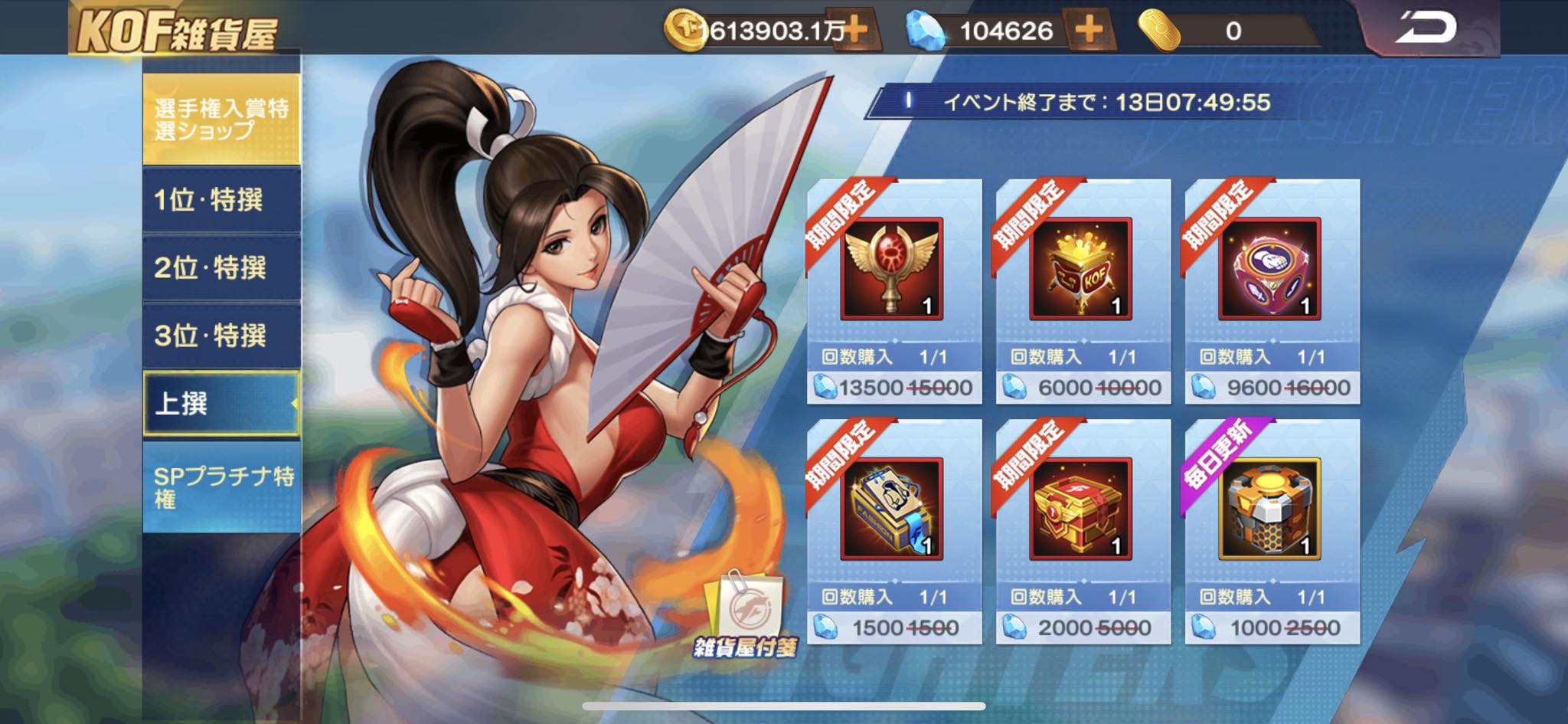Switch to the 1位·特撰 tab
This screenshot has width=1568, height=724.
click(220, 201)
